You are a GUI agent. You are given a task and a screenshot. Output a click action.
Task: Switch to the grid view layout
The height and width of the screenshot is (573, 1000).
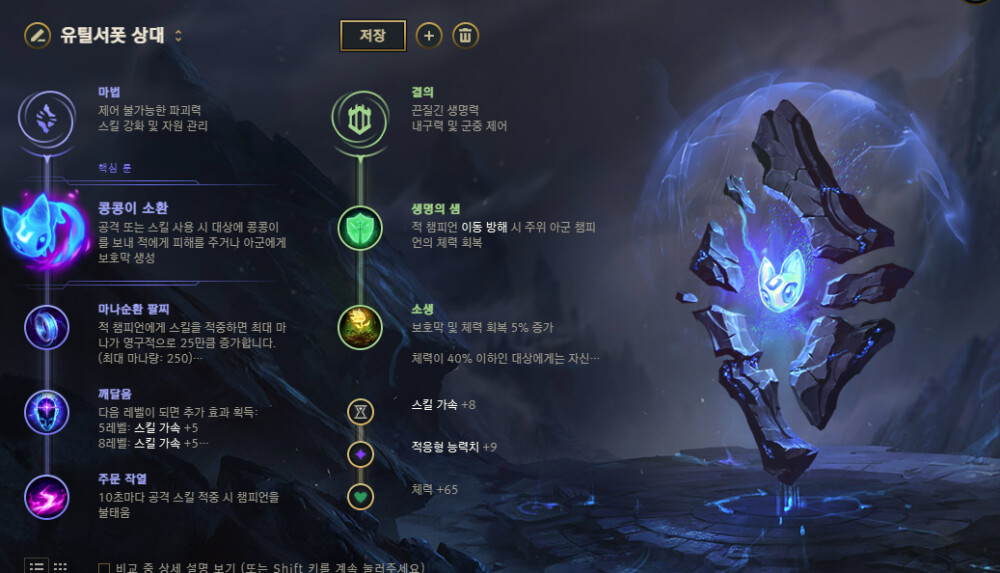pyautogui.click(x=60, y=566)
